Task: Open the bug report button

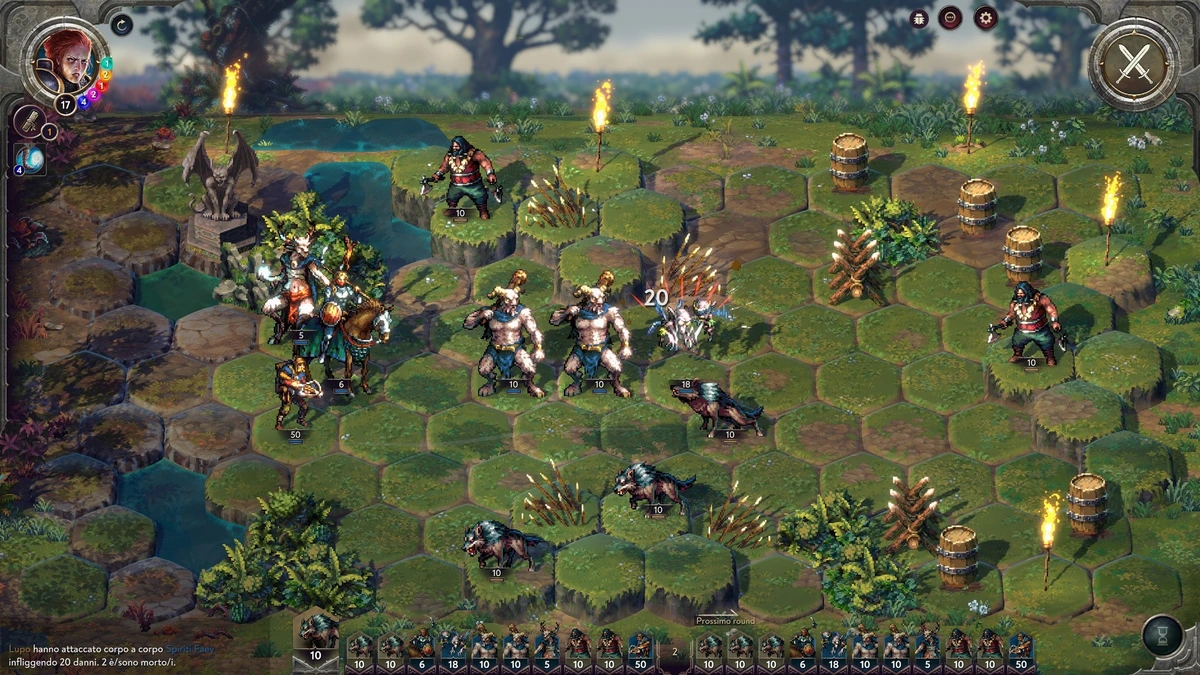Action: coord(919,18)
